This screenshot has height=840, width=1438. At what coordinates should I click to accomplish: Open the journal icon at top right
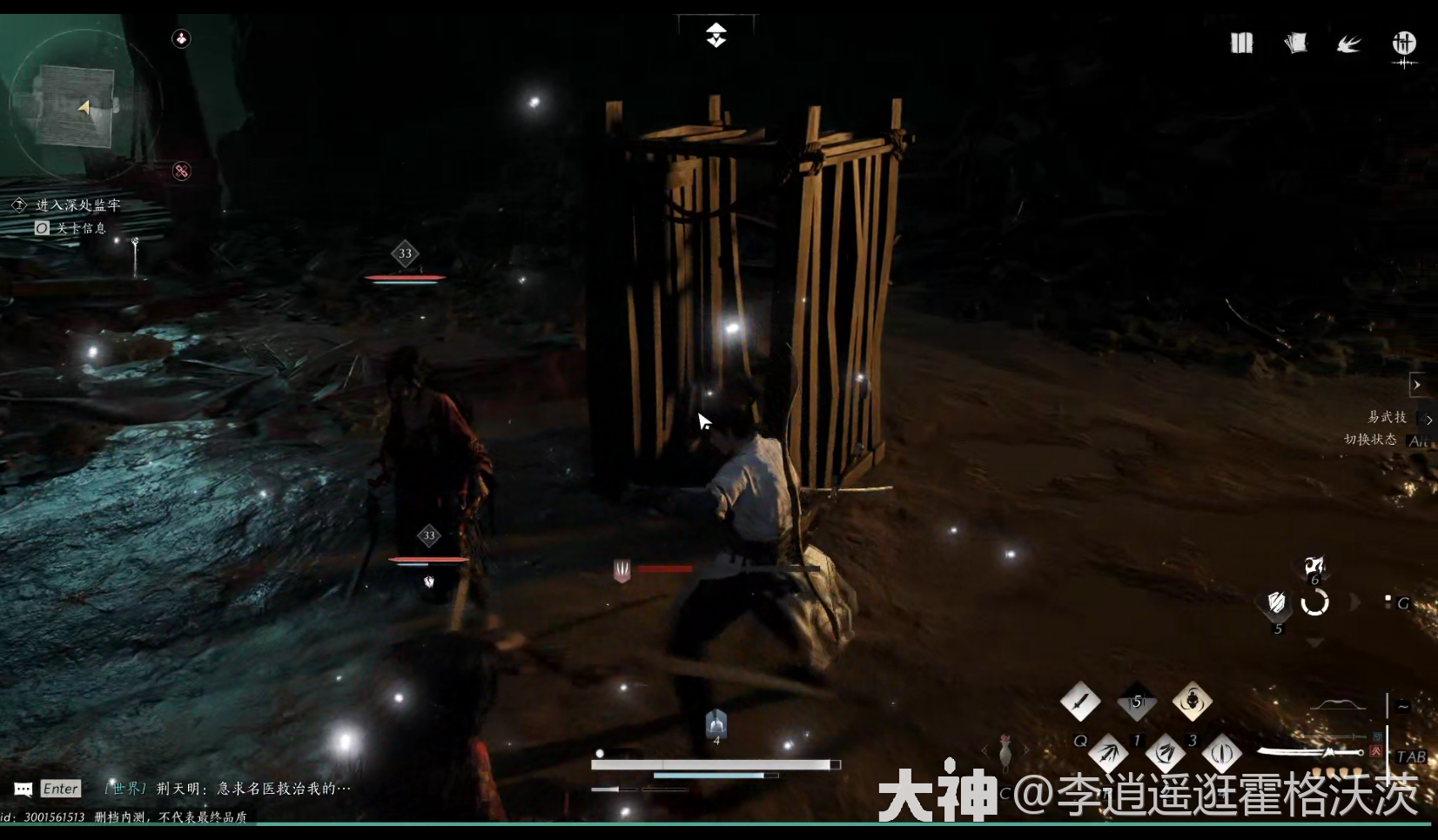pyautogui.click(x=1241, y=44)
